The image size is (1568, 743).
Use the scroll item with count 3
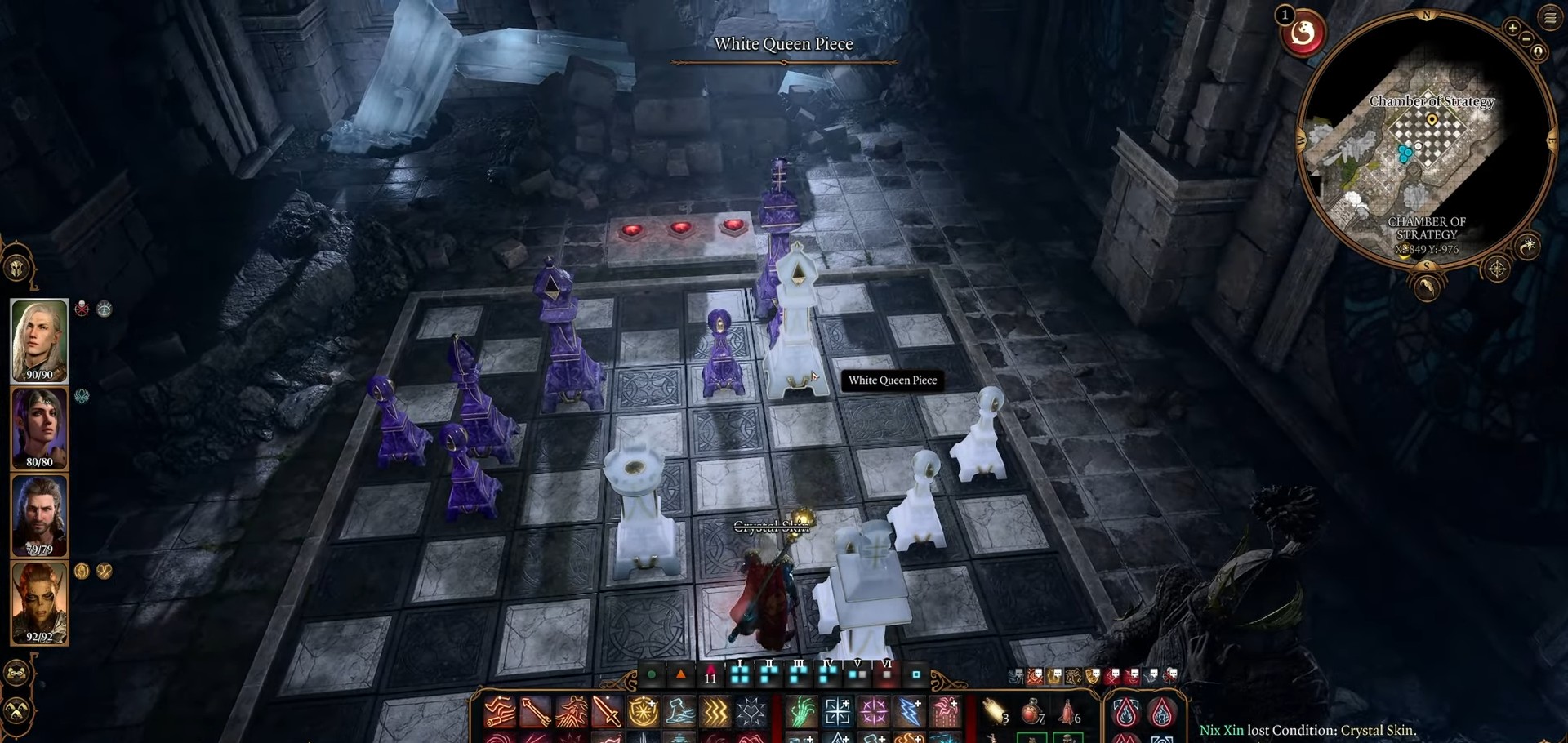994,712
